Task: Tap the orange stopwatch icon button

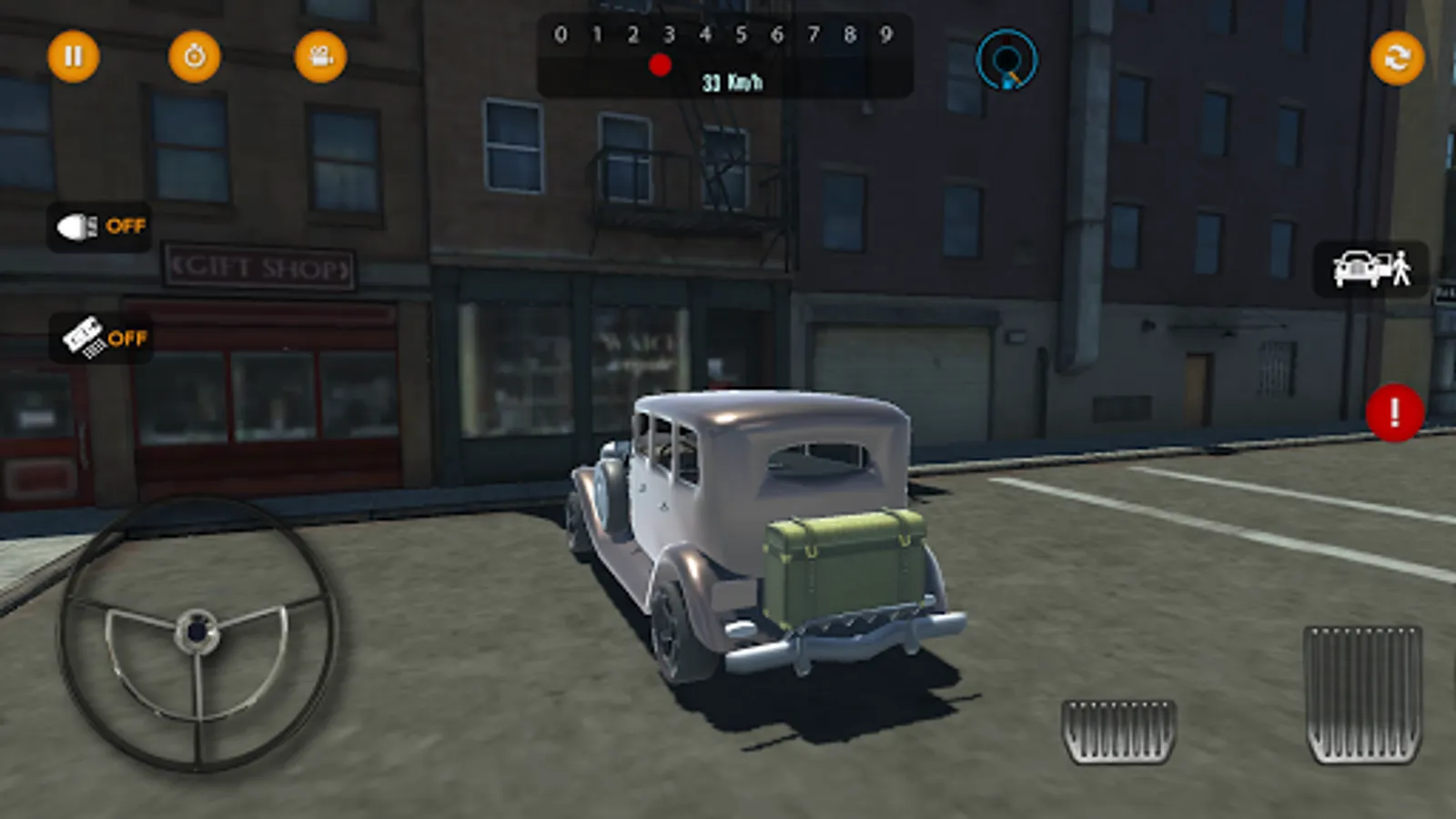Action: tap(195, 56)
